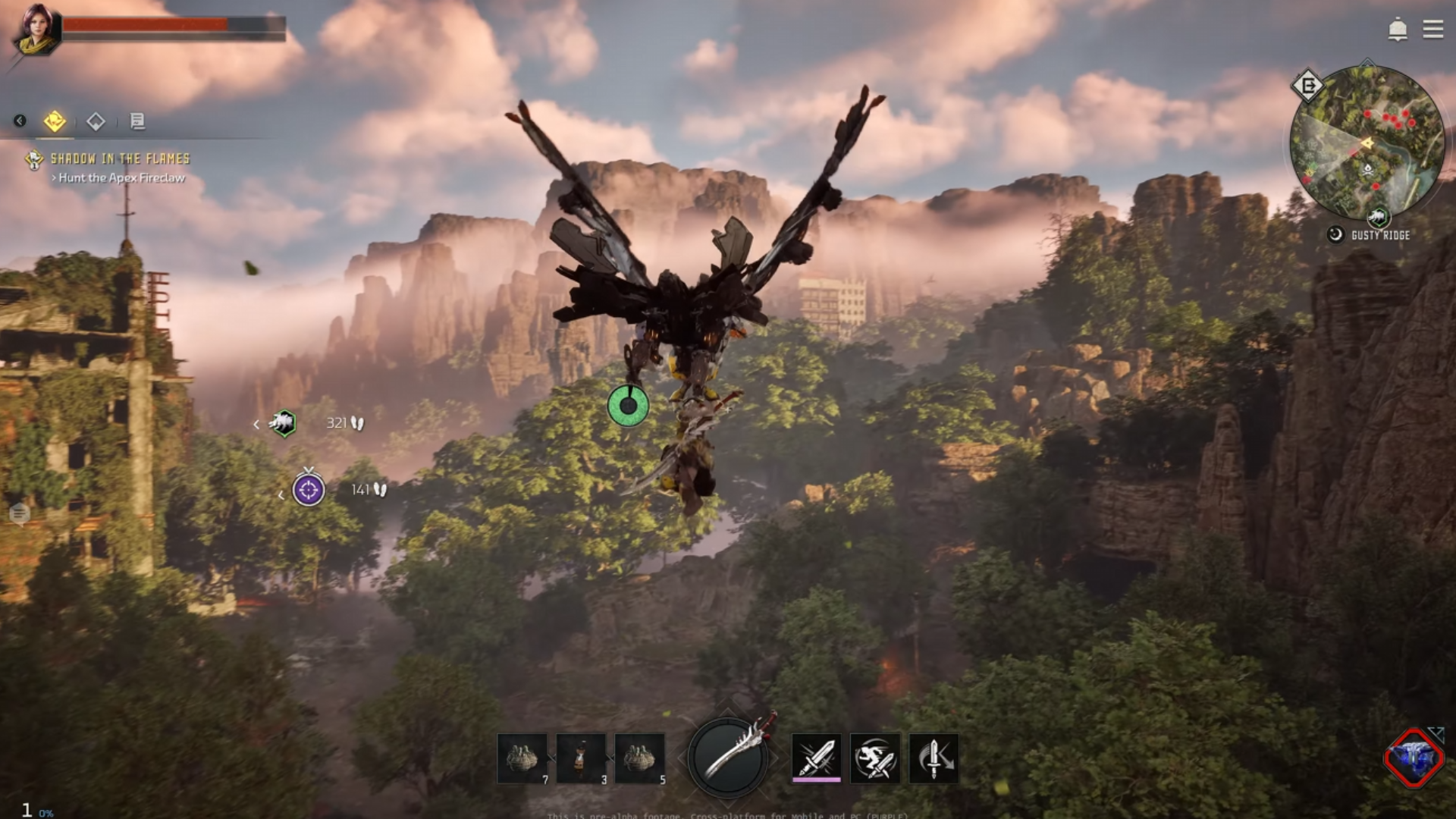
Task: Activate the sword strike skill with purple bar
Action: click(816, 757)
